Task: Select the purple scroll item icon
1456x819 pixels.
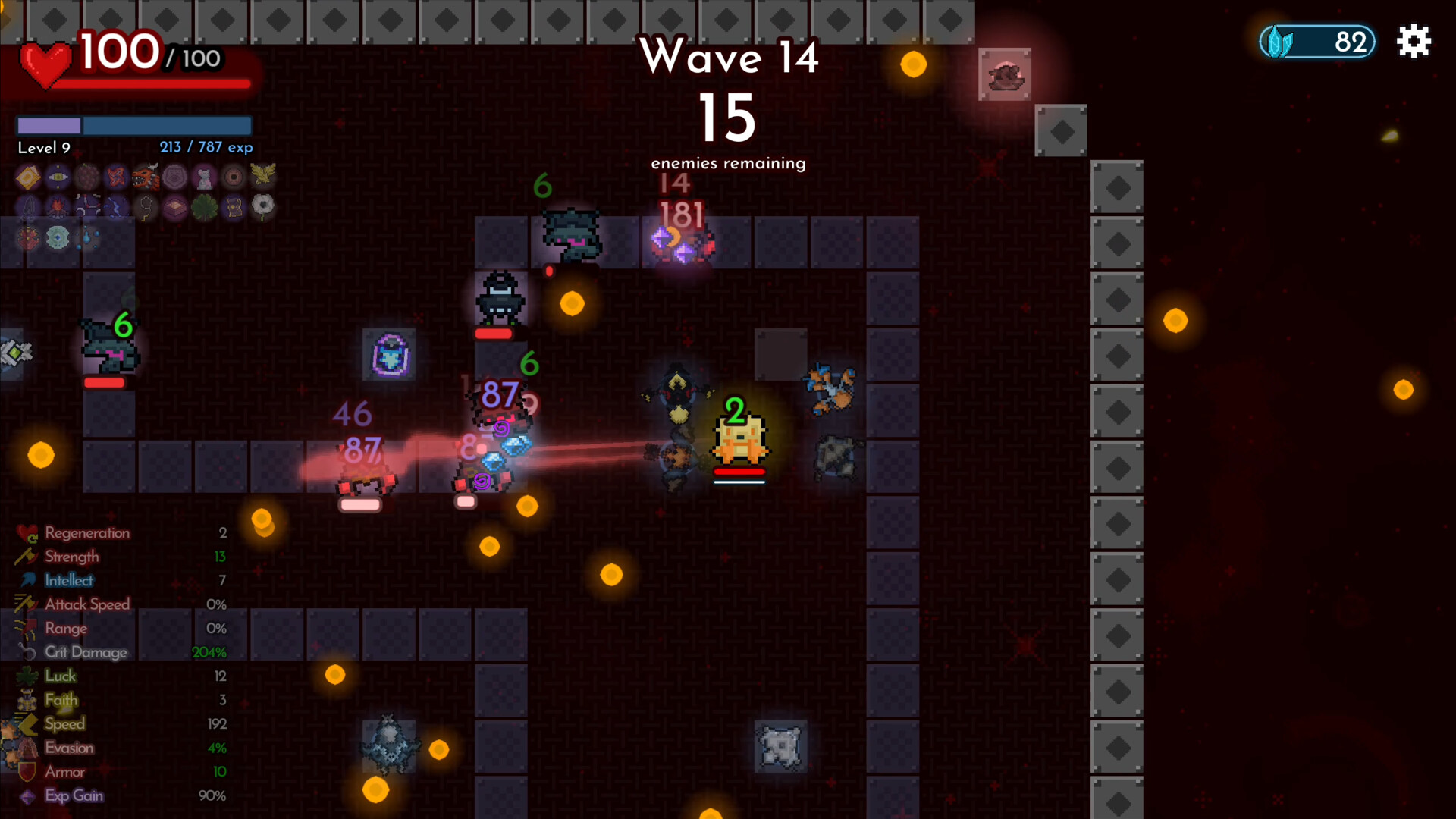Action: click(234, 207)
